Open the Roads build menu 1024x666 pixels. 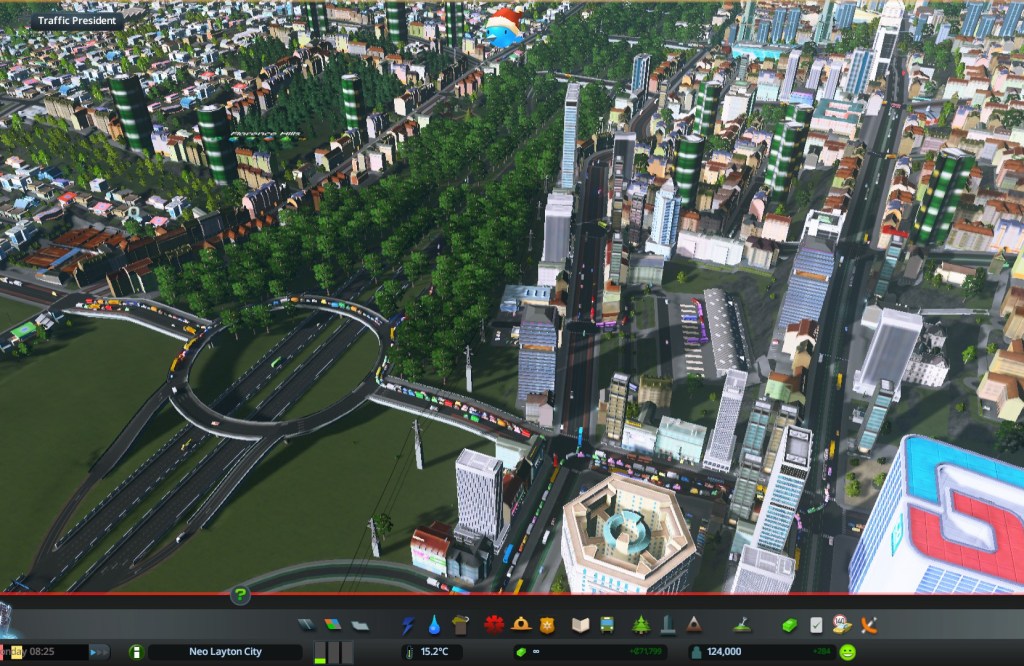pos(308,625)
